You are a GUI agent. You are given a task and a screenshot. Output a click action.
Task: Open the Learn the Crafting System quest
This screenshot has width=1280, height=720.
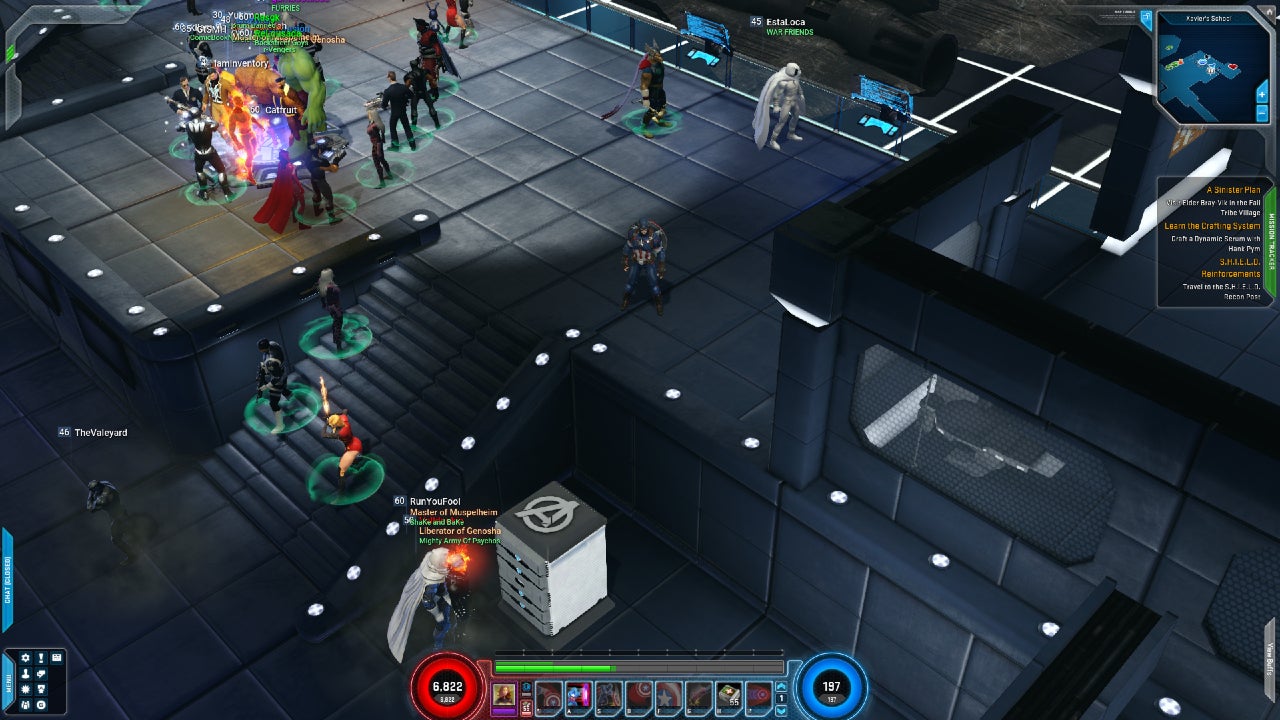[x=1222, y=226]
